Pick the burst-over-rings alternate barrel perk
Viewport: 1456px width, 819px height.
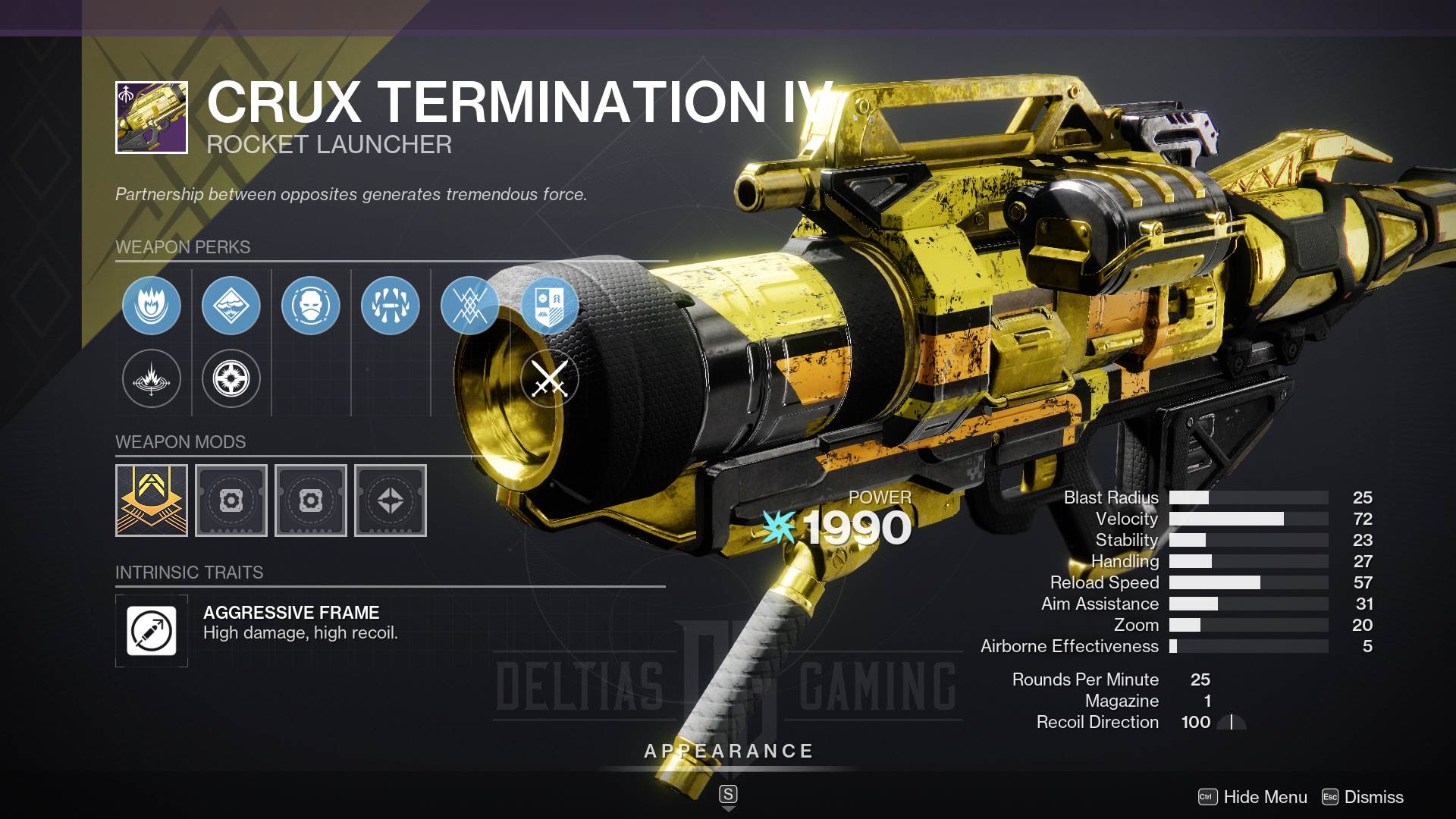(152, 378)
